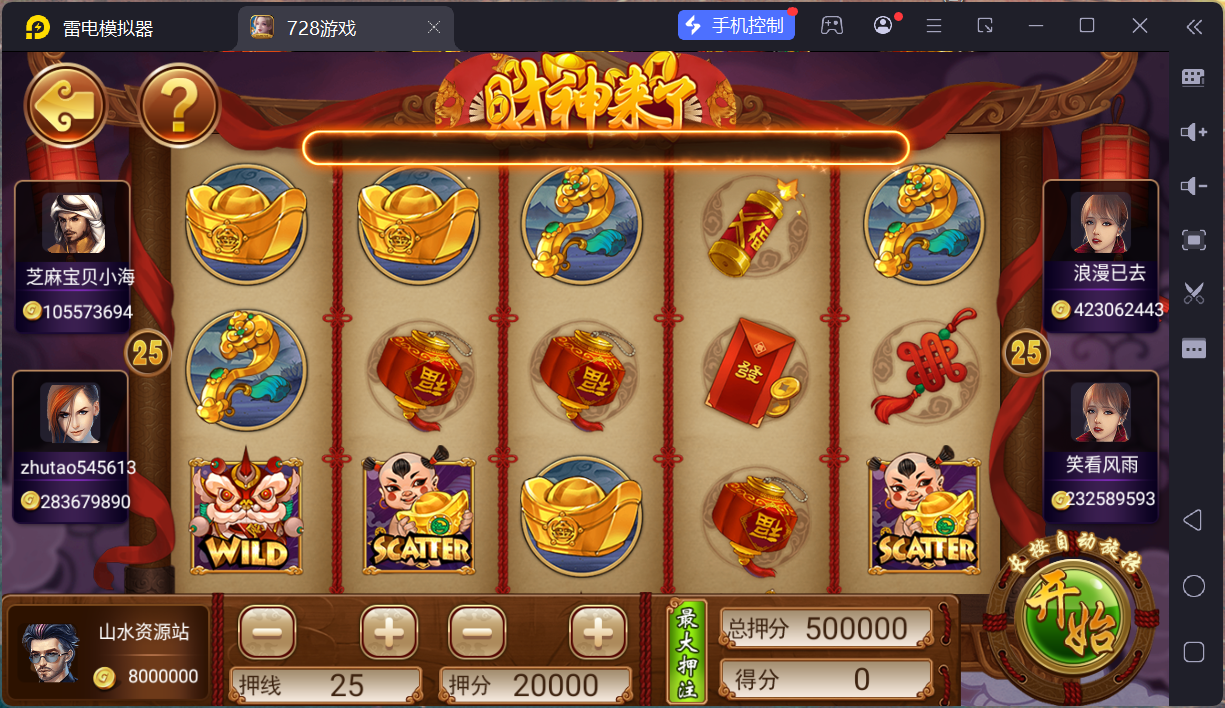
Task: Decrease the 押线 bet lines count
Action: click(267, 632)
